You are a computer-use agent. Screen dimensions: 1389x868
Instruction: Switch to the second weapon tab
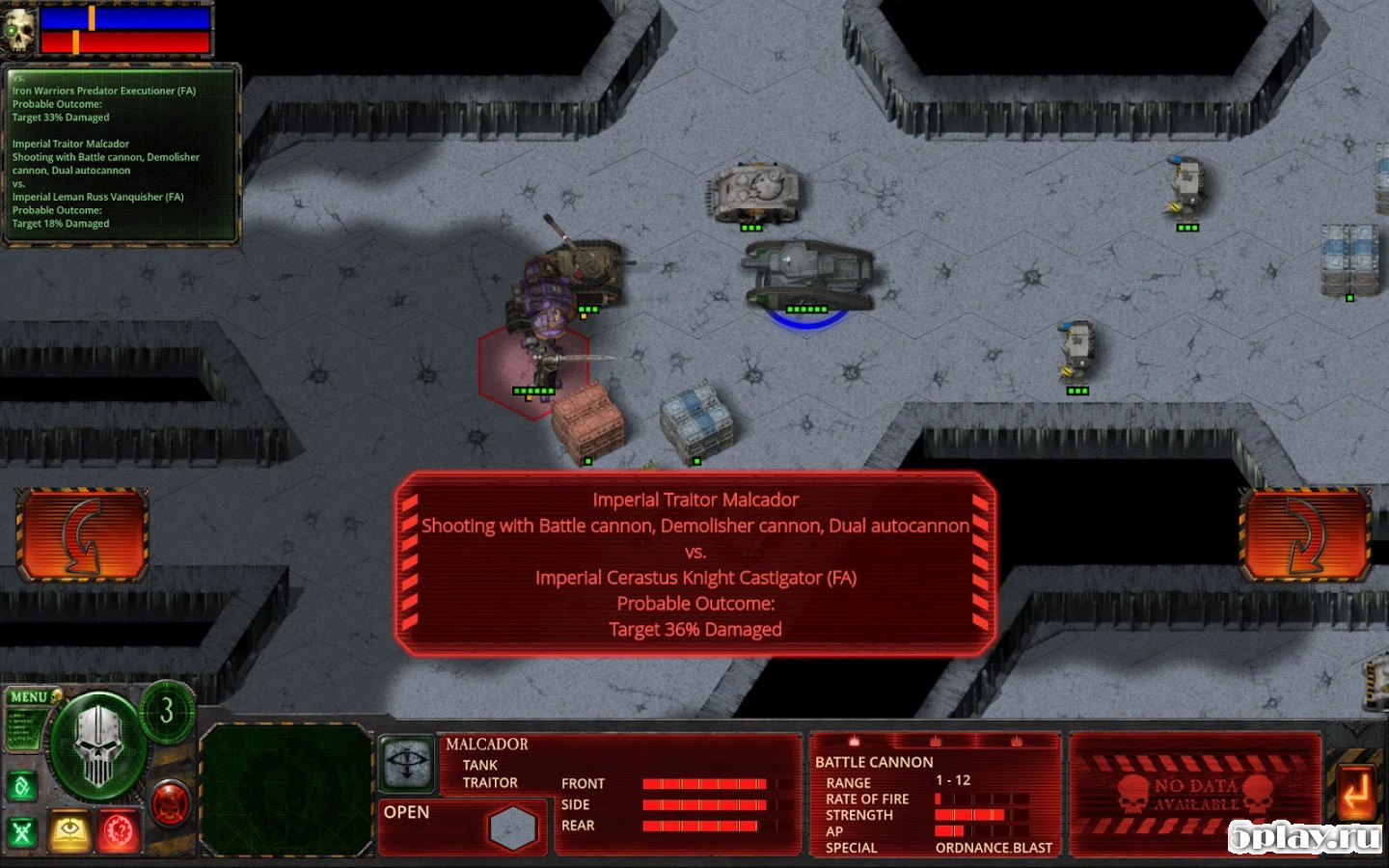[x=935, y=742]
